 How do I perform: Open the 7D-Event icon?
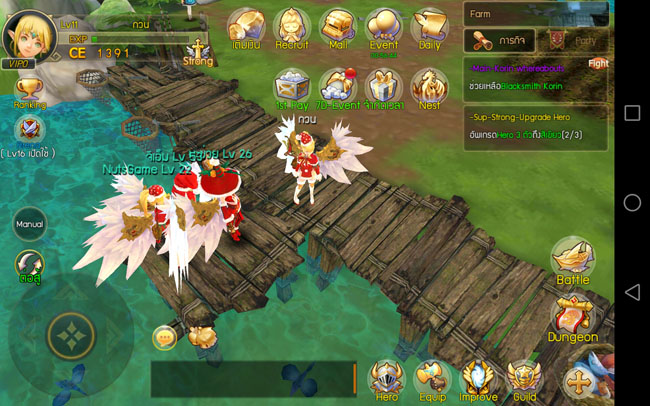[339, 88]
